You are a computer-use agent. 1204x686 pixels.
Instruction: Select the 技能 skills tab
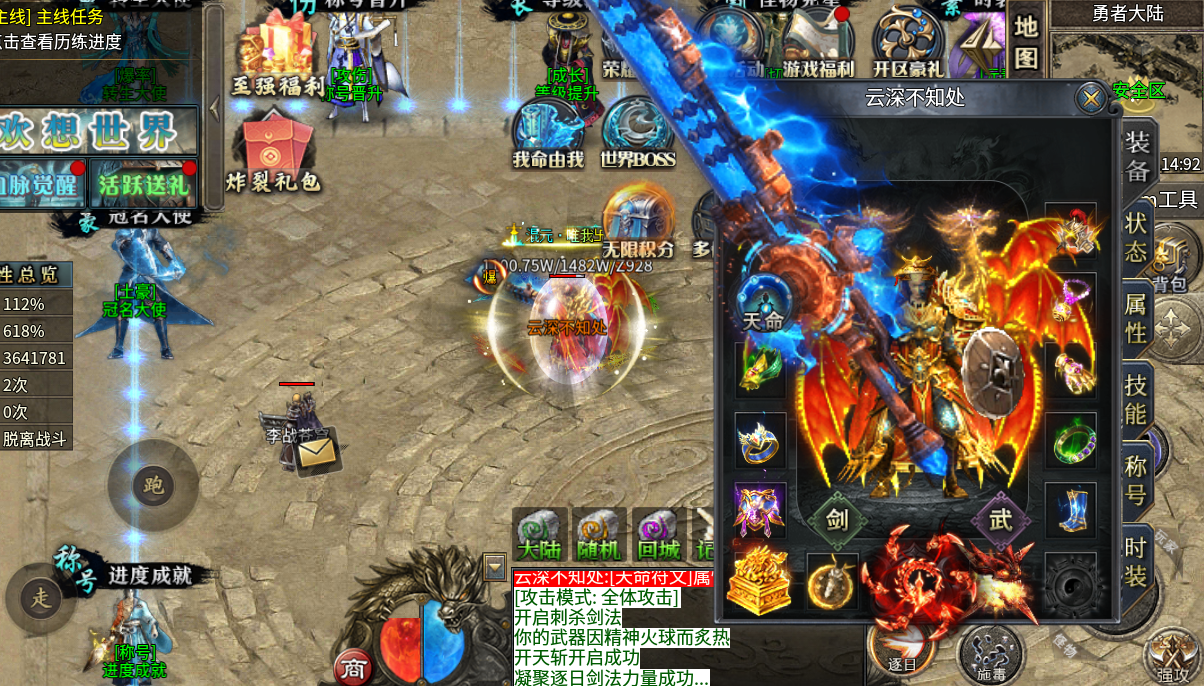click(x=1136, y=400)
